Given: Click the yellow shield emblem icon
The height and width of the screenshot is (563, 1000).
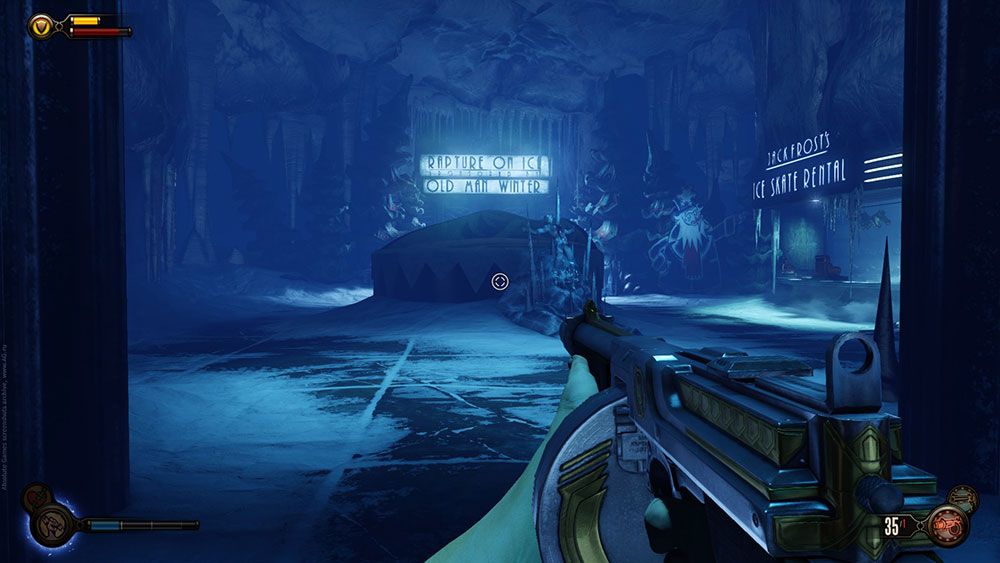Looking at the screenshot, I should [x=42, y=25].
